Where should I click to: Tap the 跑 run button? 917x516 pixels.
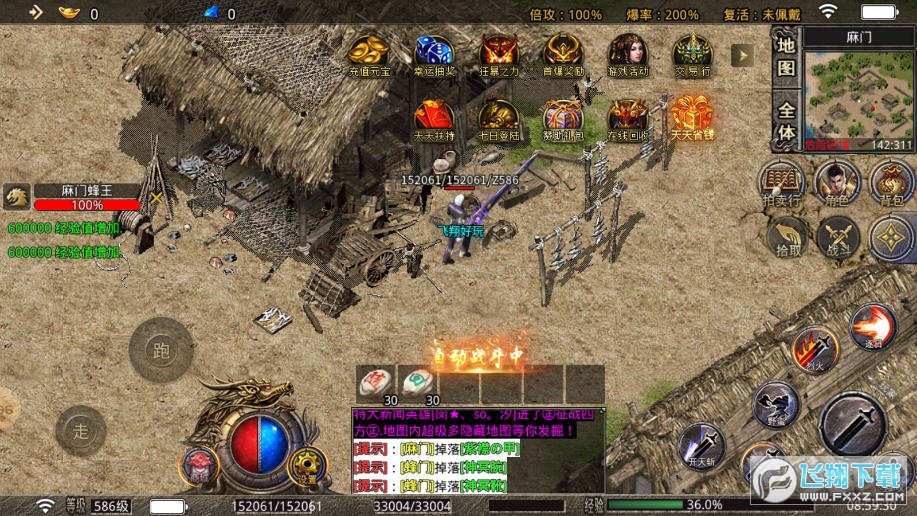161,350
